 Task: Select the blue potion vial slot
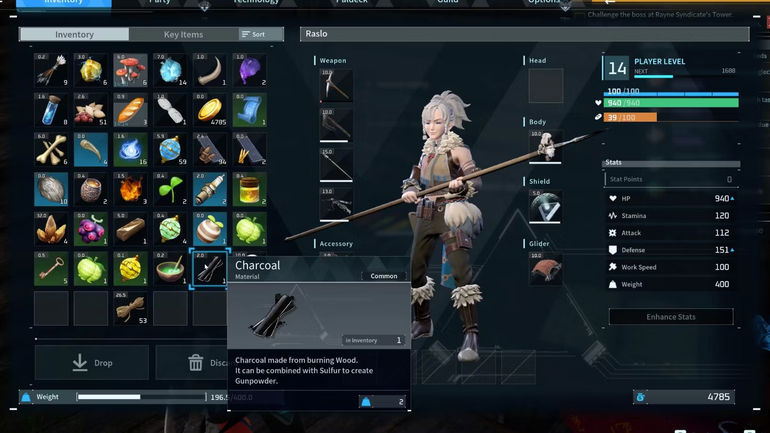click(x=51, y=109)
